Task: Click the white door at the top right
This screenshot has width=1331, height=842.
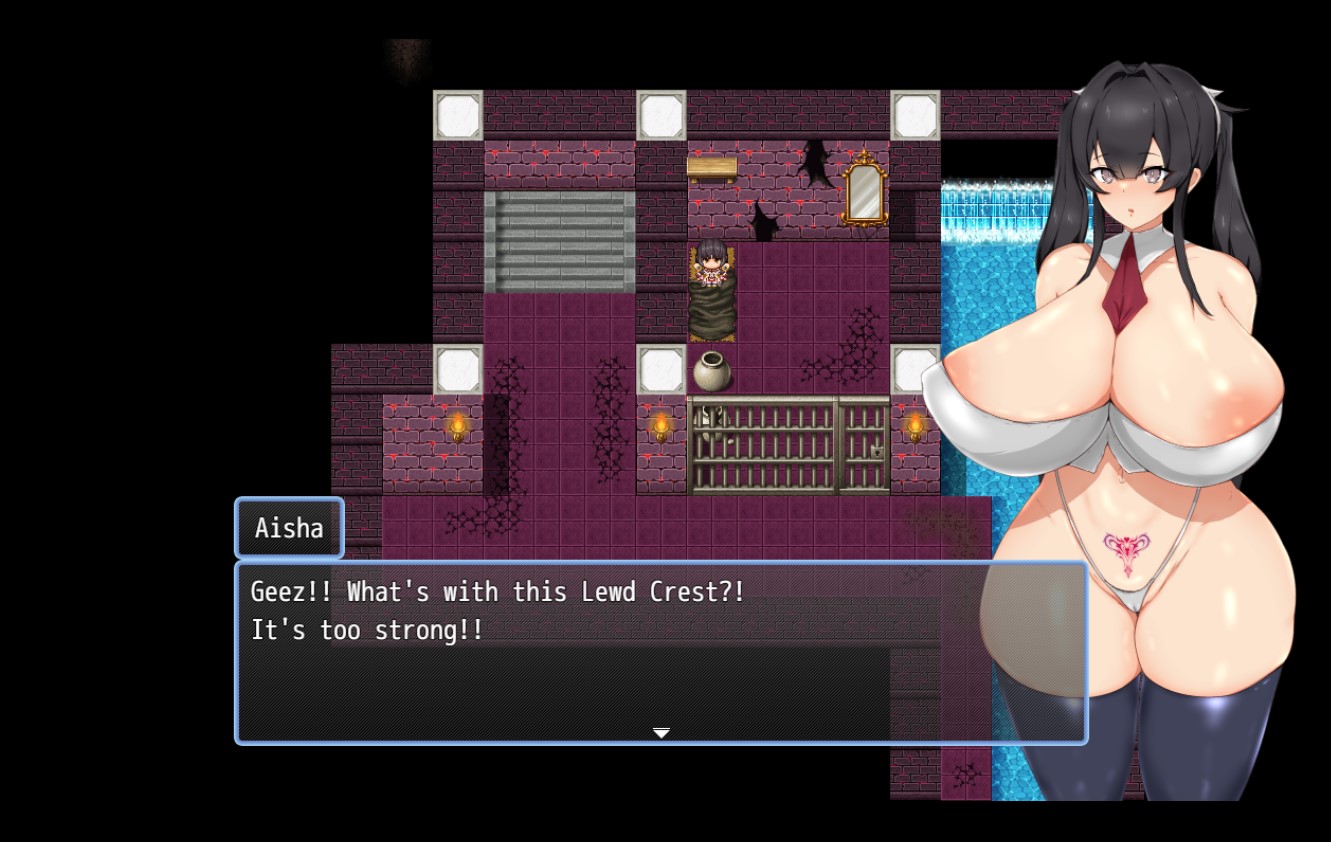Action: click(x=915, y=113)
